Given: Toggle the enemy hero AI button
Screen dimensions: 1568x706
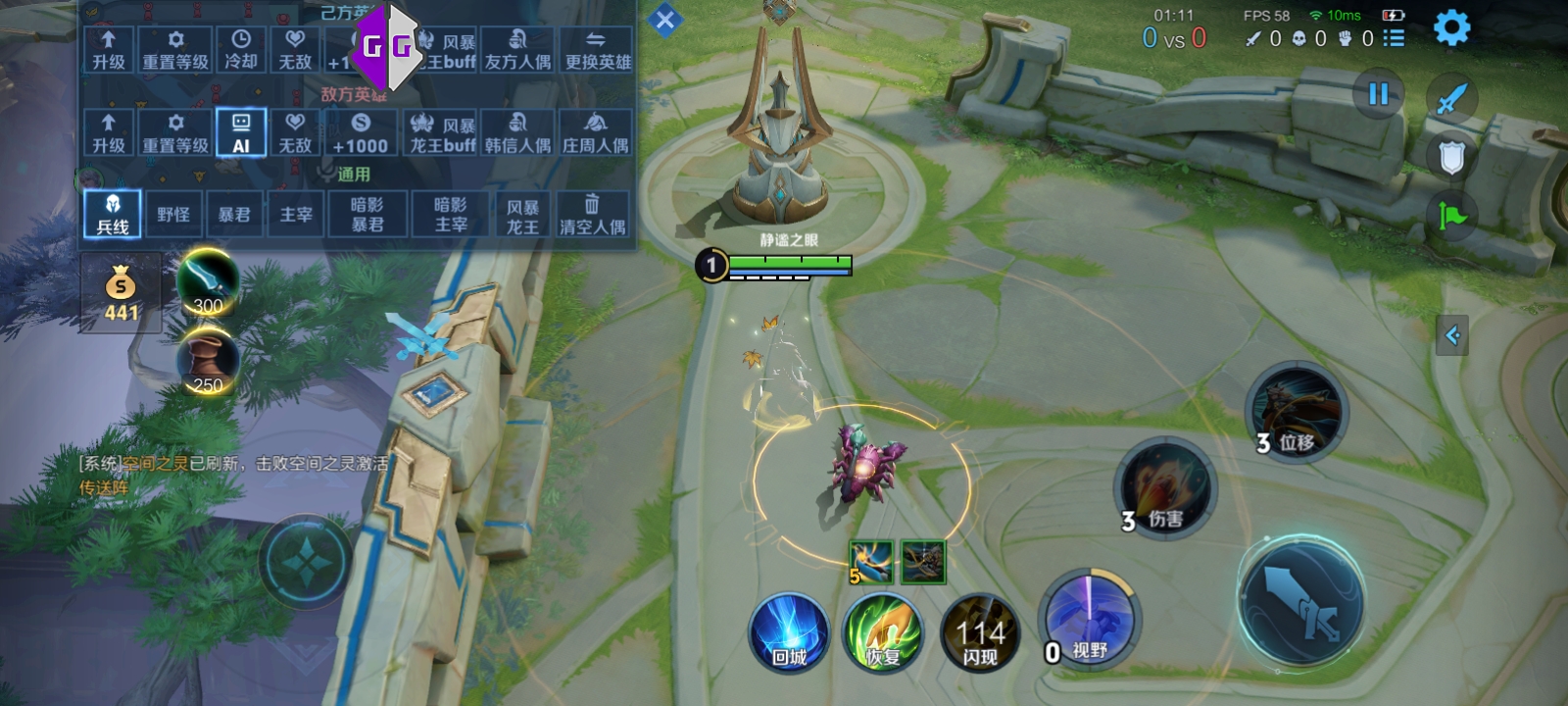Looking at the screenshot, I should [241, 132].
